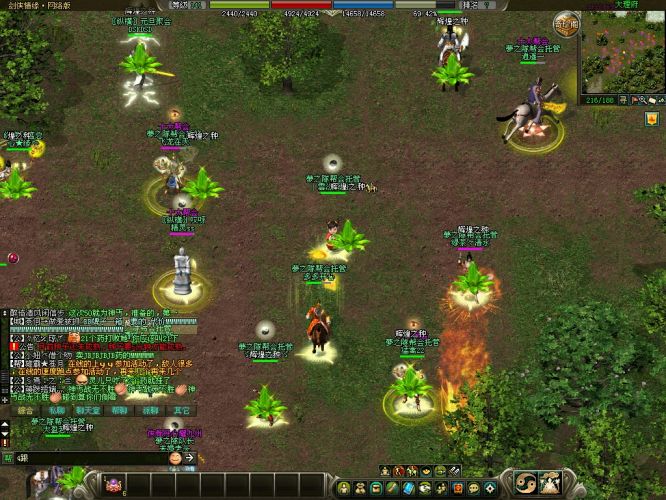Open the 排名 ranking button

click(x=470, y=5)
